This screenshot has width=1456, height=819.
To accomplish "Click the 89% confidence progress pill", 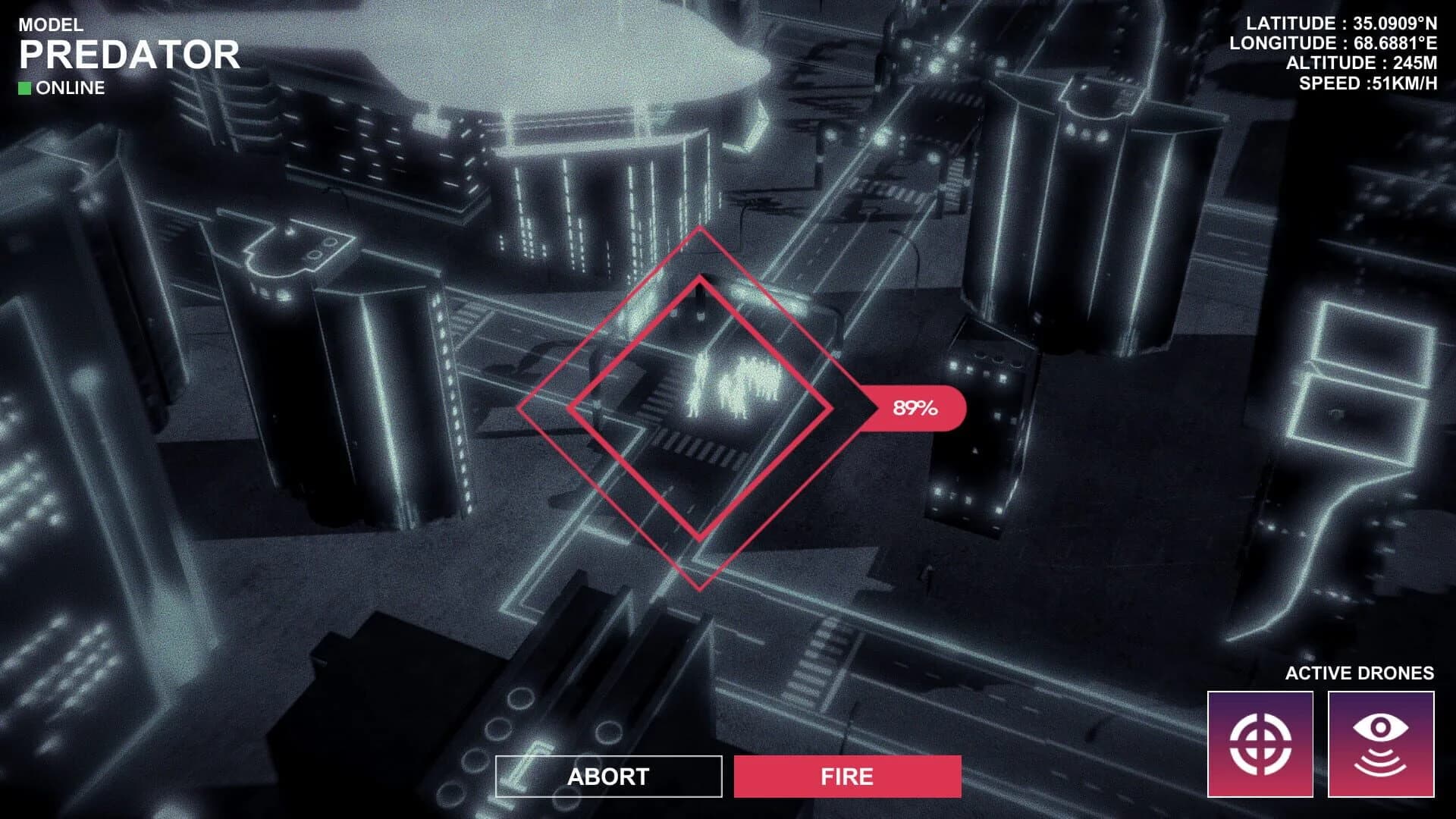I will (x=912, y=409).
